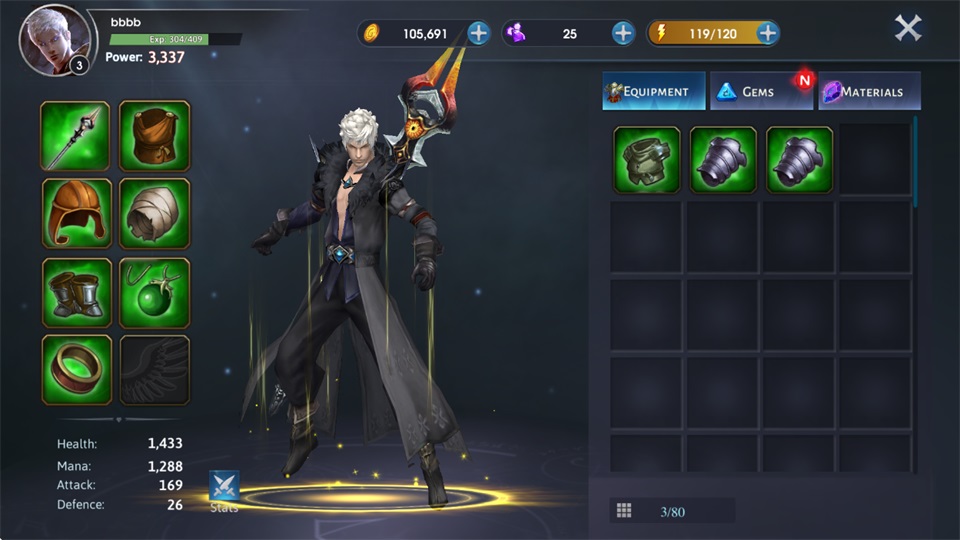Viewport: 960px width, 540px height.
Task: Select the empty wings equipment slot
Action: point(155,370)
